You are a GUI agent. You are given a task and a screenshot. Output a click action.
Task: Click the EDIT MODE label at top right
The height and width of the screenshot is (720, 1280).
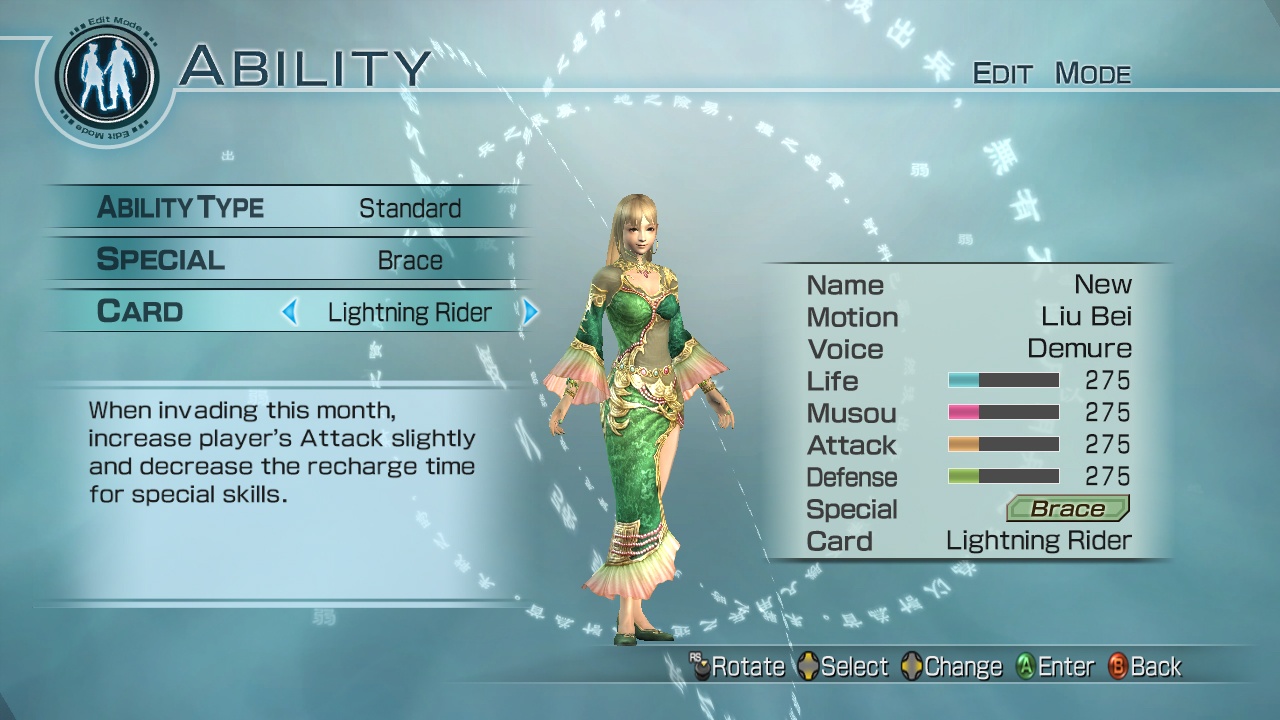(1050, 72)
